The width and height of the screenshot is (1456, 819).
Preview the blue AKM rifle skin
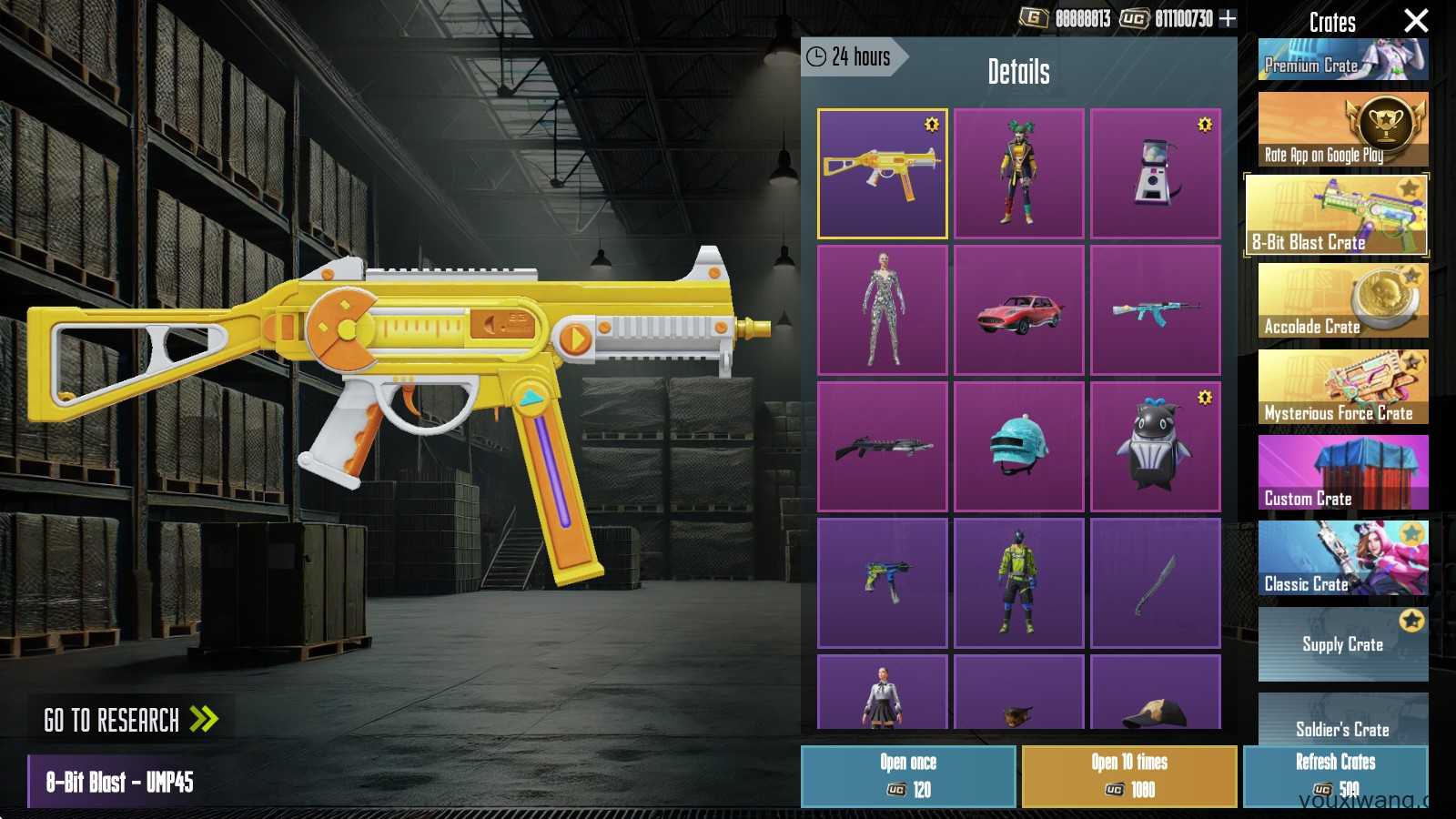point(1155,310)
